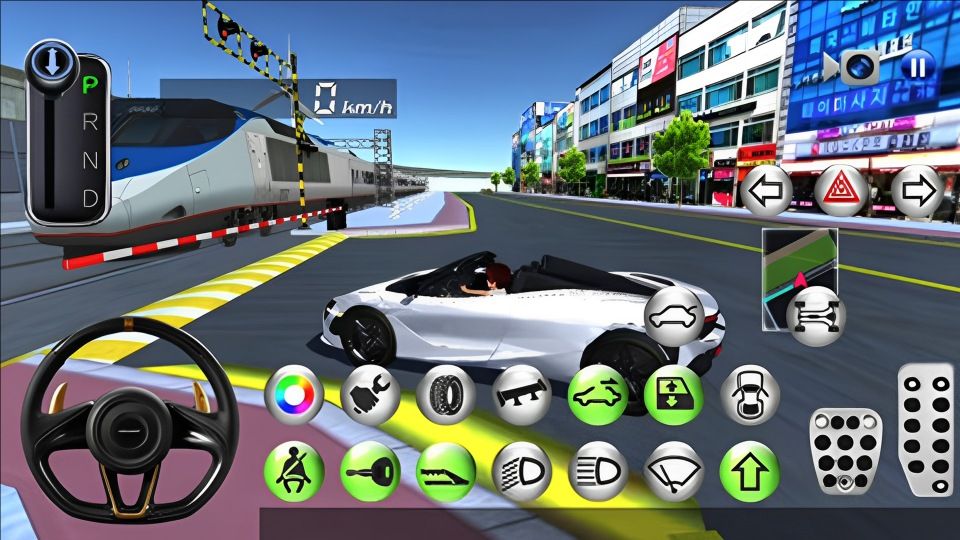The image size is (960, 540).
Task: Activate the left turn signal arrow
Action: pyautogui.click(x=766, y=191)
